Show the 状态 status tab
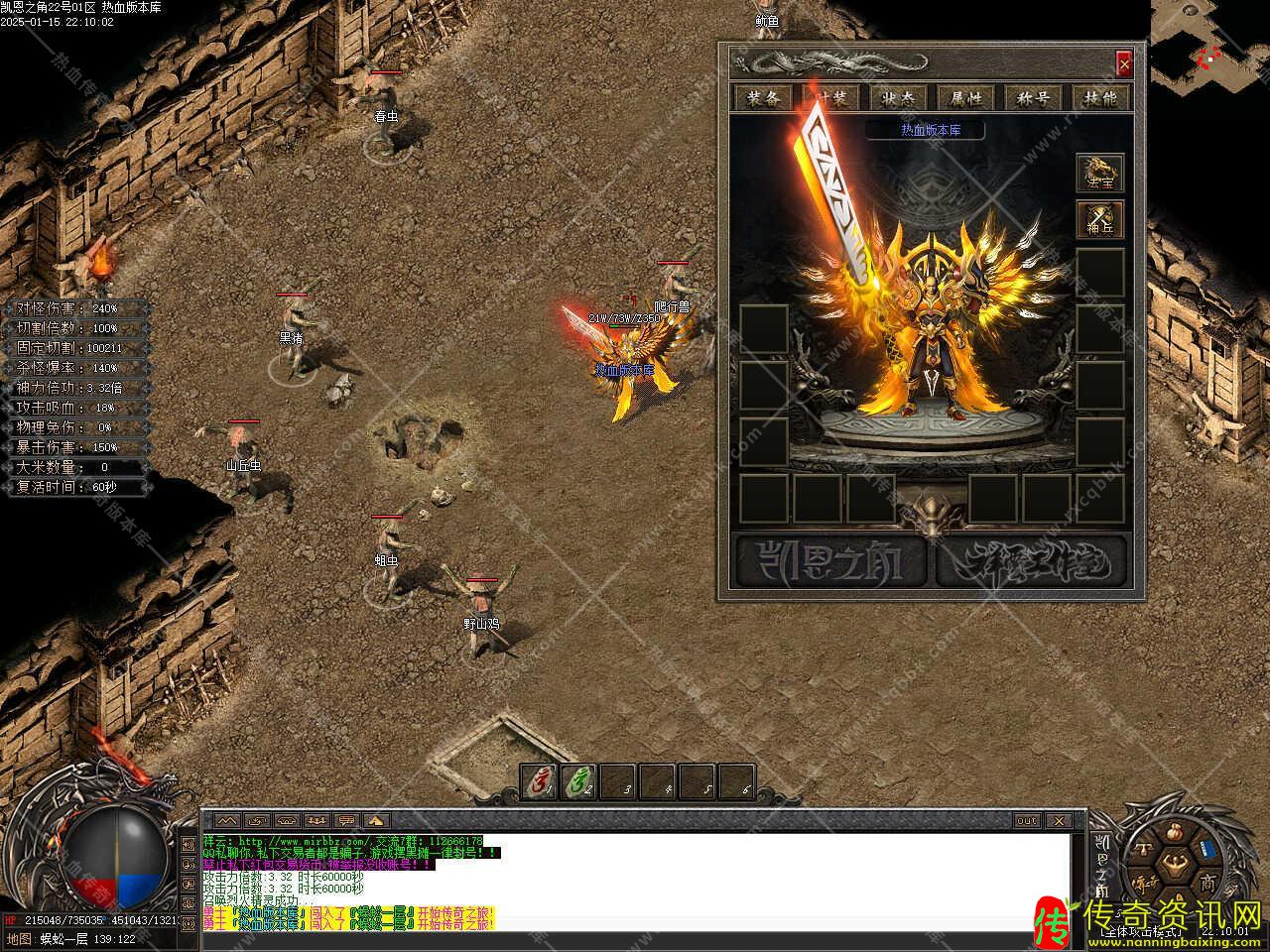The width and height of the screenshot is (1270, 952). pos(898,97)
